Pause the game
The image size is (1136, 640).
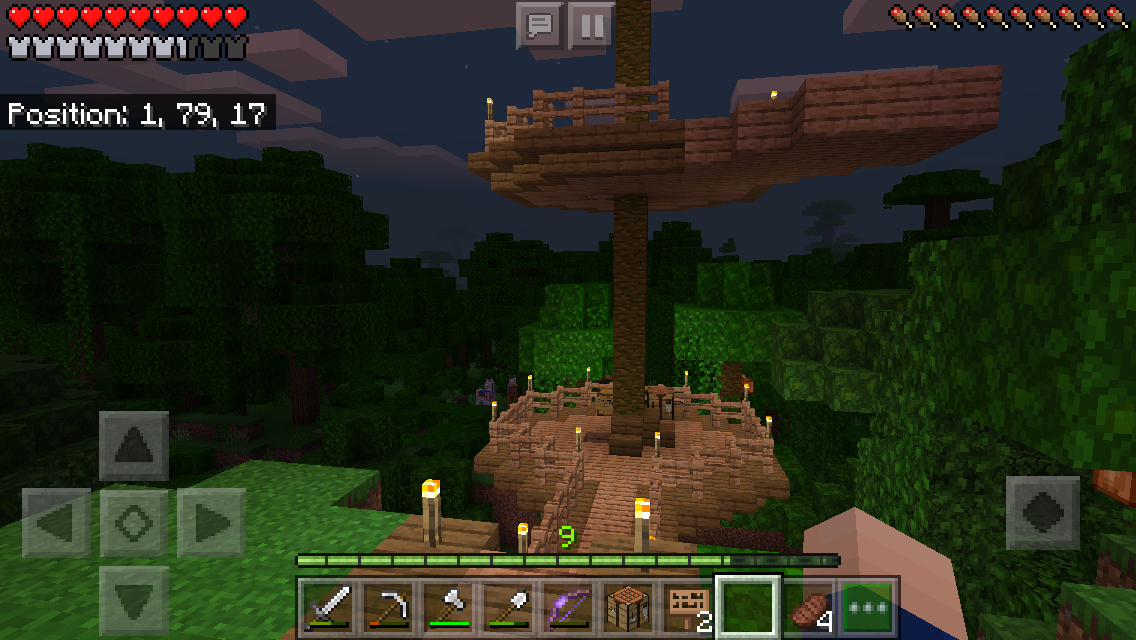coord(591,26)
